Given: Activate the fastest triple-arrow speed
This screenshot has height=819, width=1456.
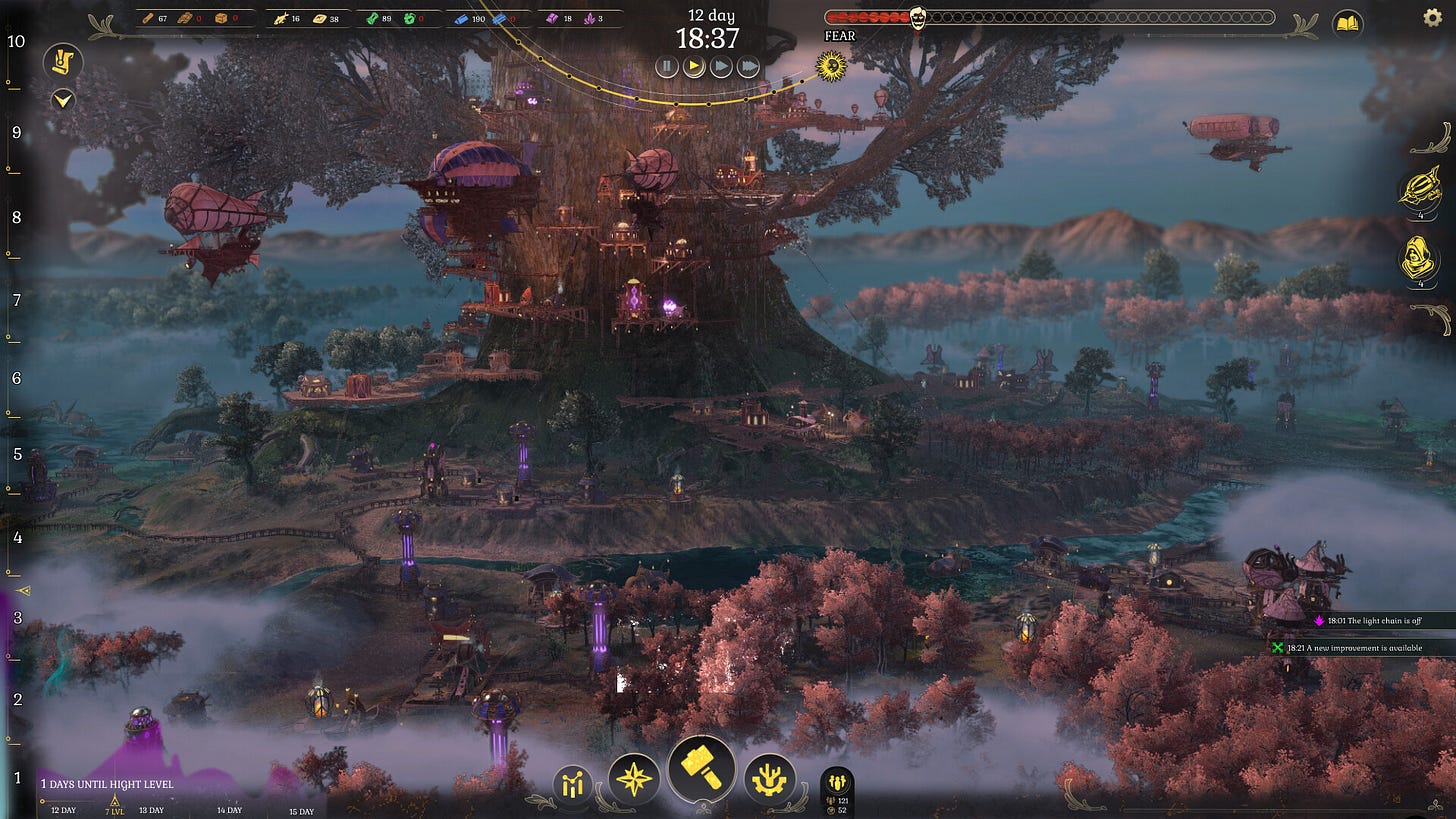Looking at the screenshot, I should [x=748, y=67].
